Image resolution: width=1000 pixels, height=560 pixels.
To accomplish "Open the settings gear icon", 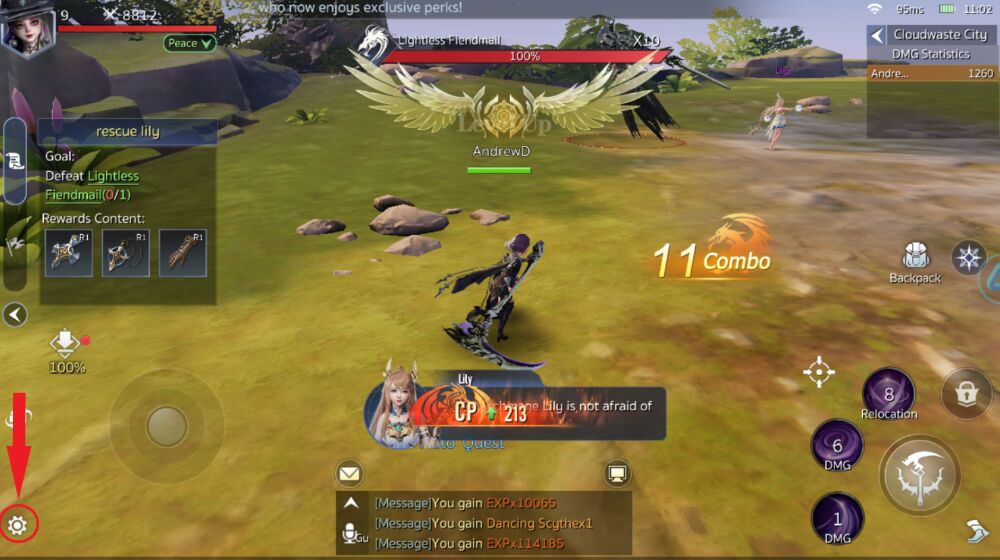I will pyautogui.click(x=17, y=524).
